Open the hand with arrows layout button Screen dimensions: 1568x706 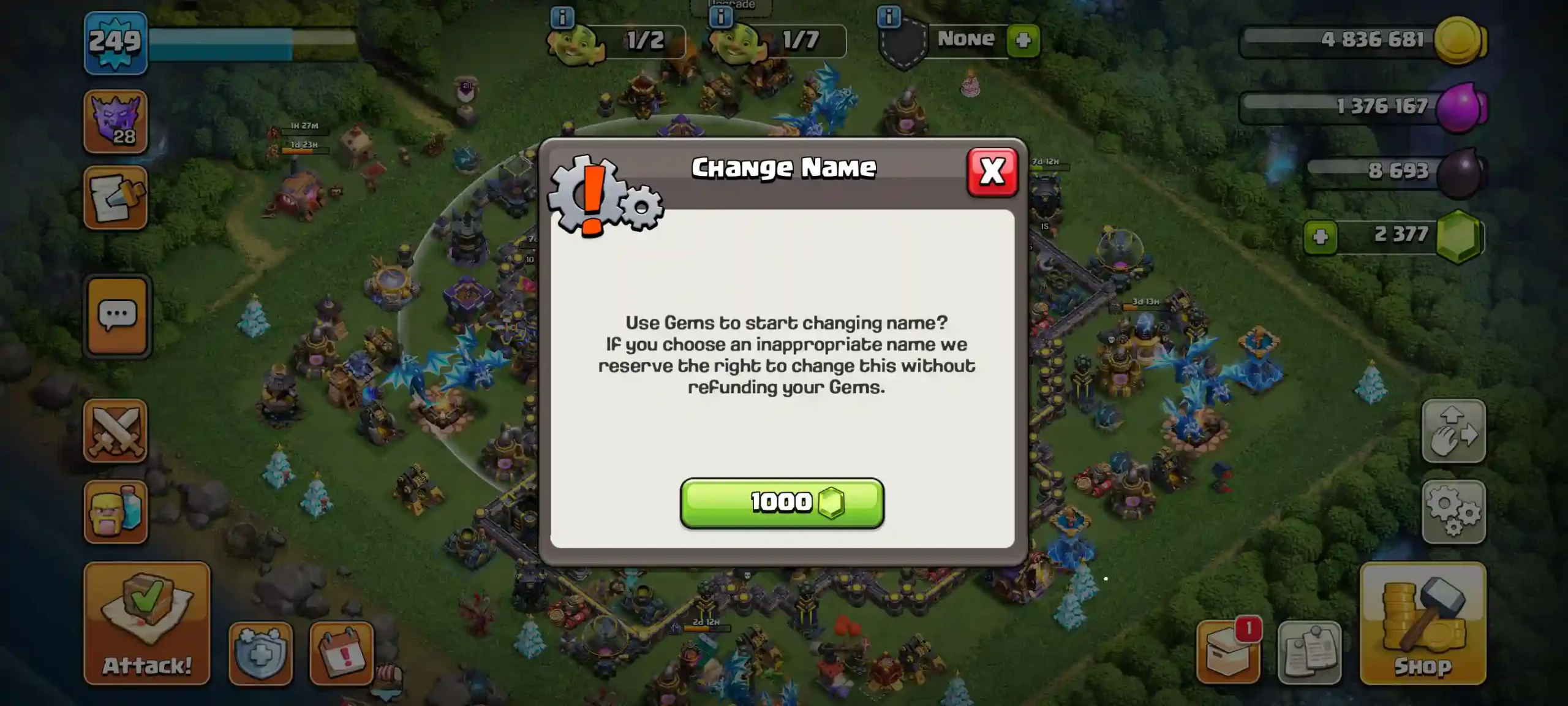(1453, 431)
